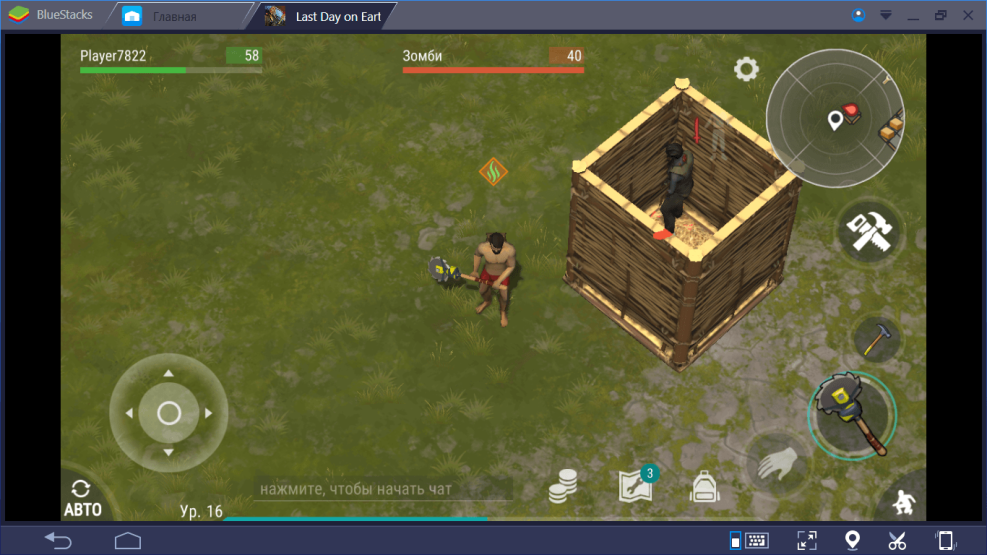The width and height of the screenshot is (987, 555).
Task: Select the small hammer weapon slot
Action: (x=876, y=340)
